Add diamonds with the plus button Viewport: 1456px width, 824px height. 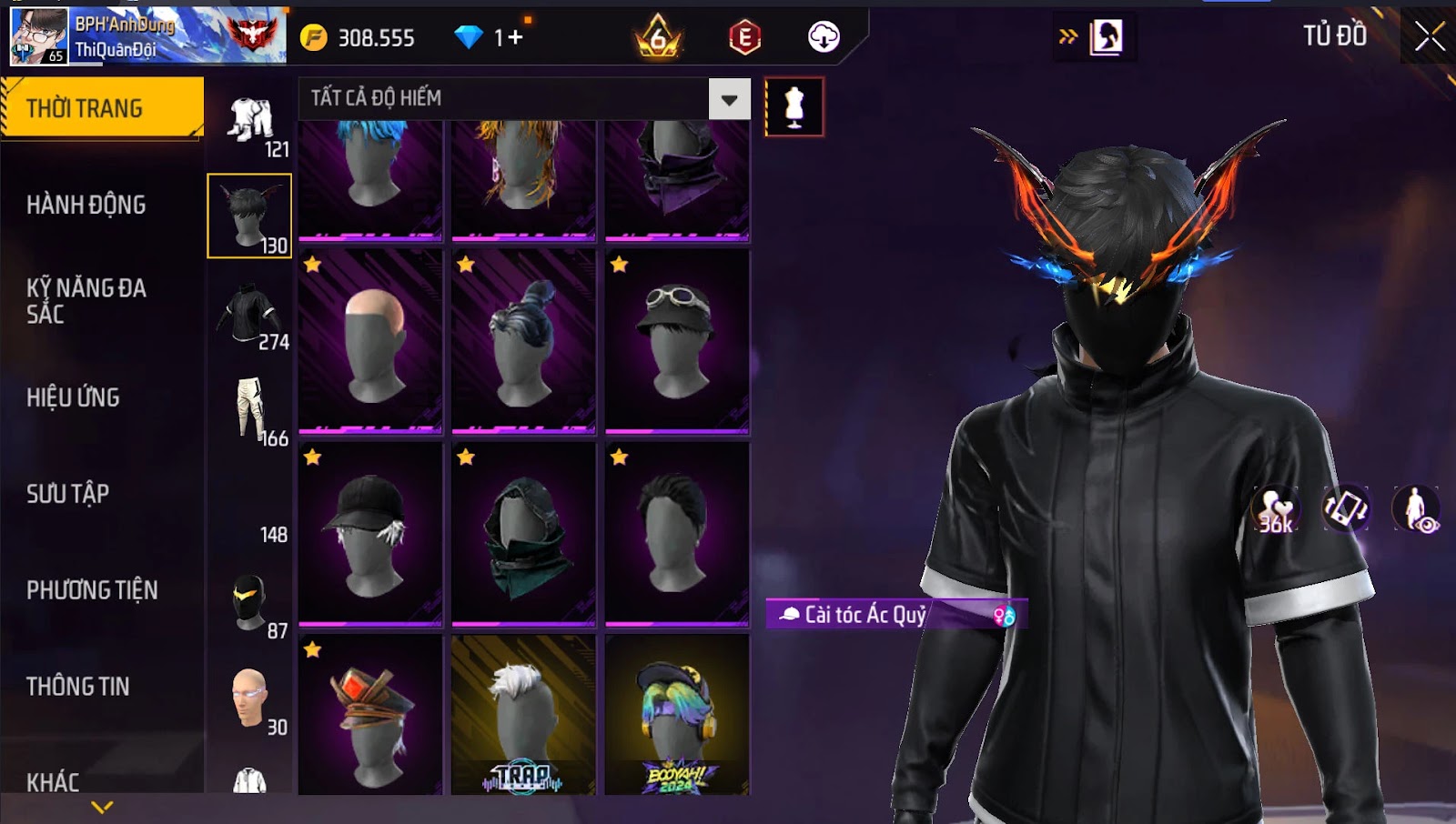point(516,37)
